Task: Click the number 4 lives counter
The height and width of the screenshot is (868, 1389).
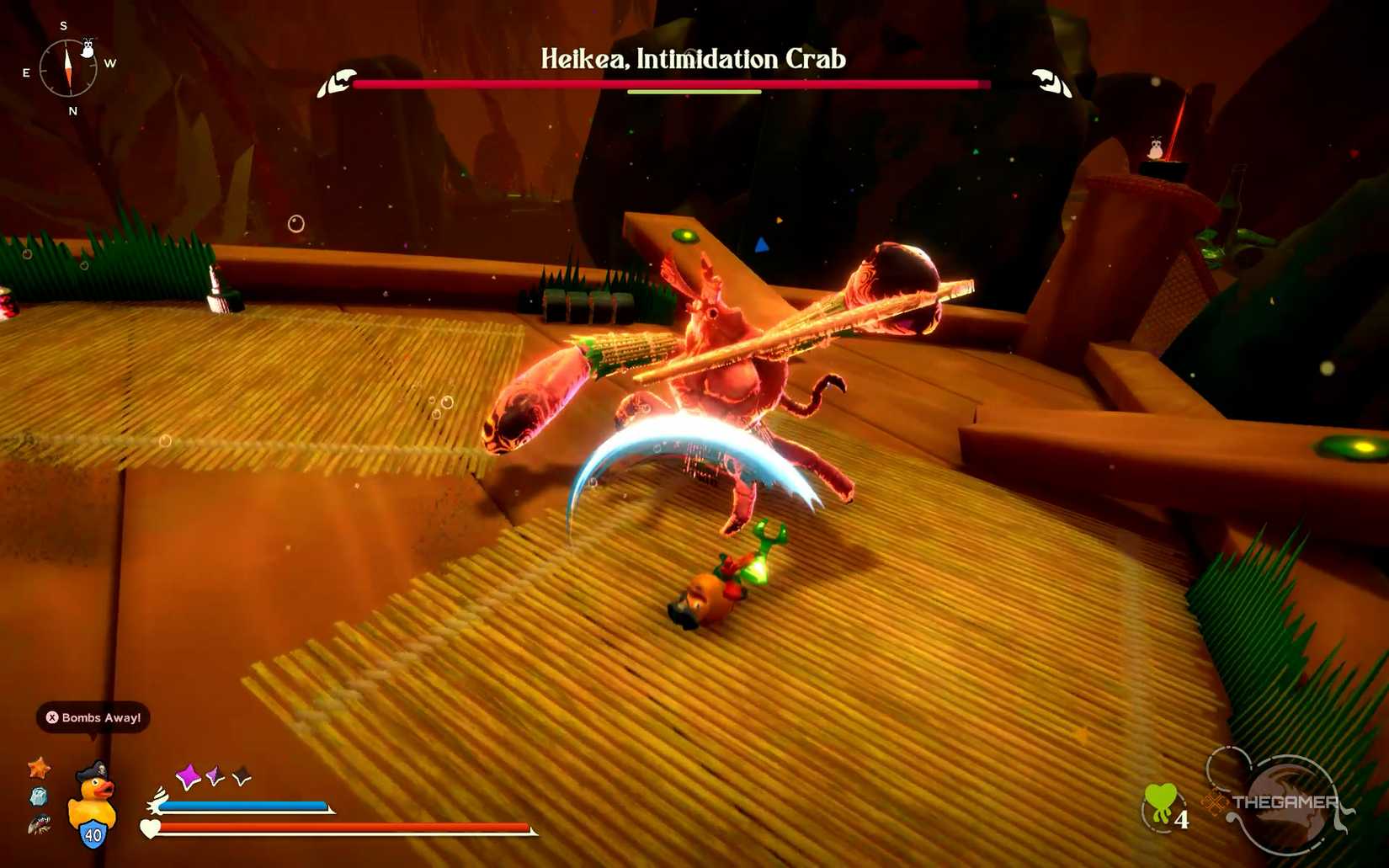Action: click(1182, 819)
